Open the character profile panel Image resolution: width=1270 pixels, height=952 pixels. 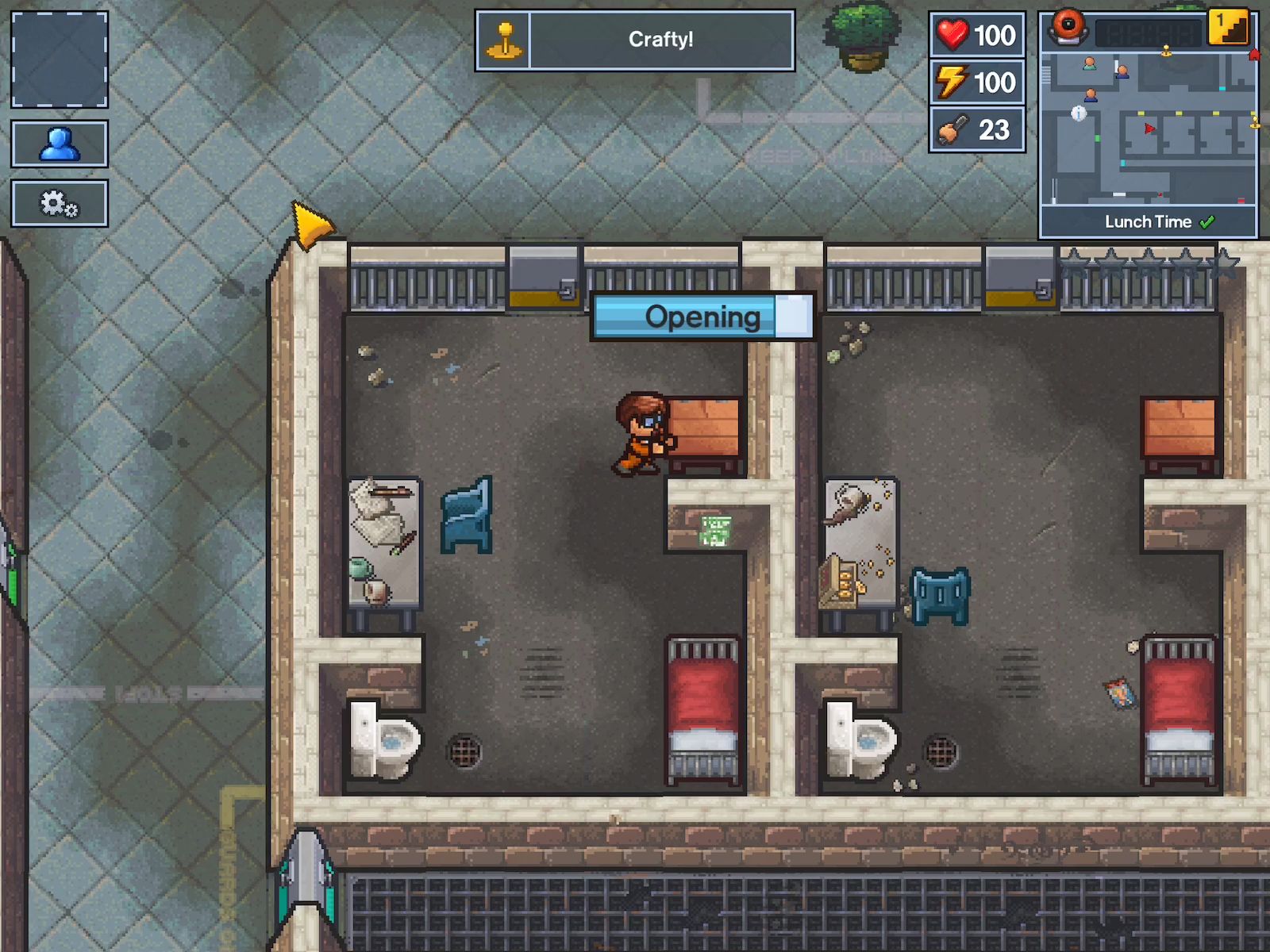click(60, 144)
